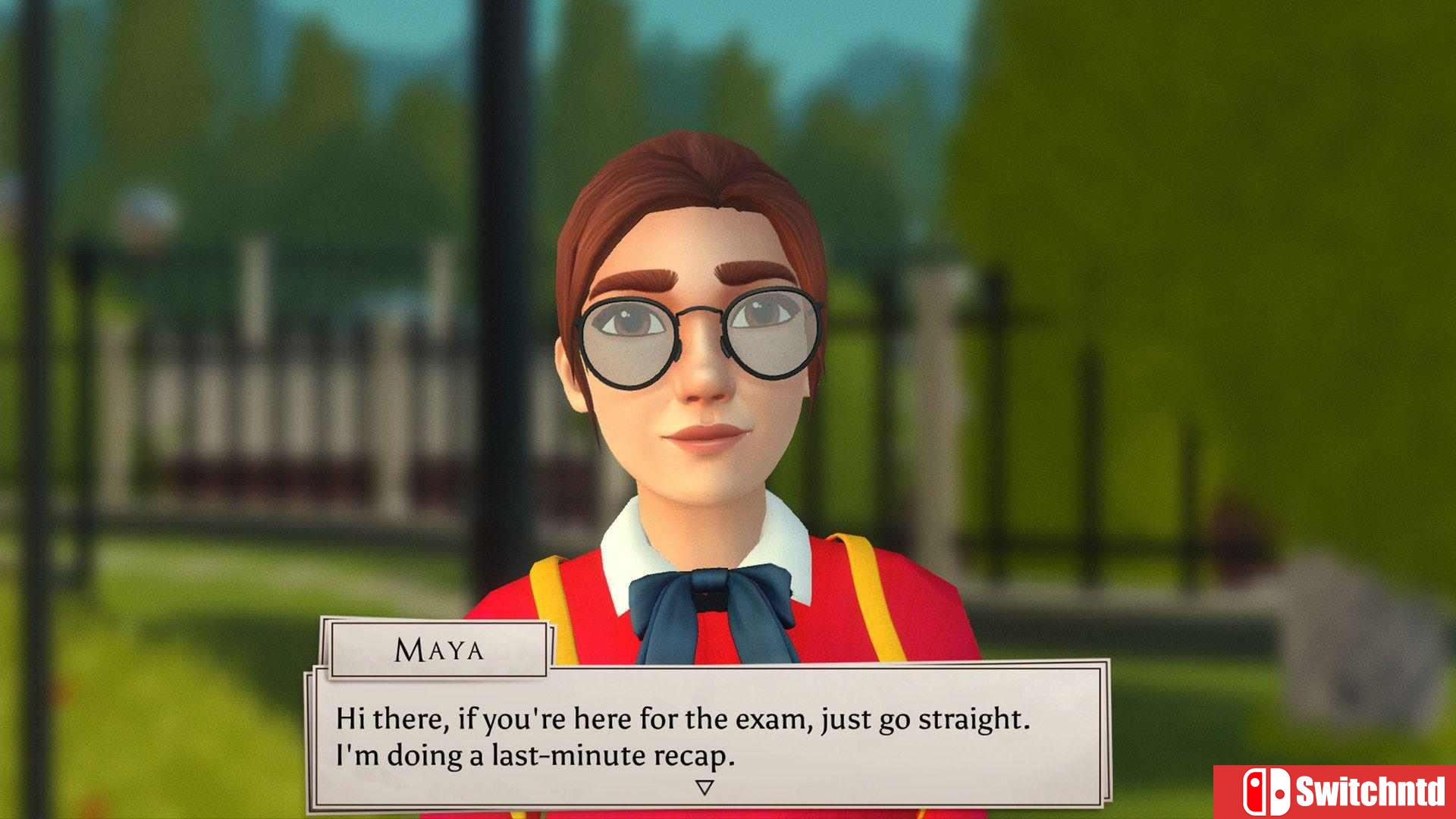The width and height of the screenshot is (1456, 819).
Task: Advance dialogue with the down-arrow indicator
Action: click(x=704, y=788)
